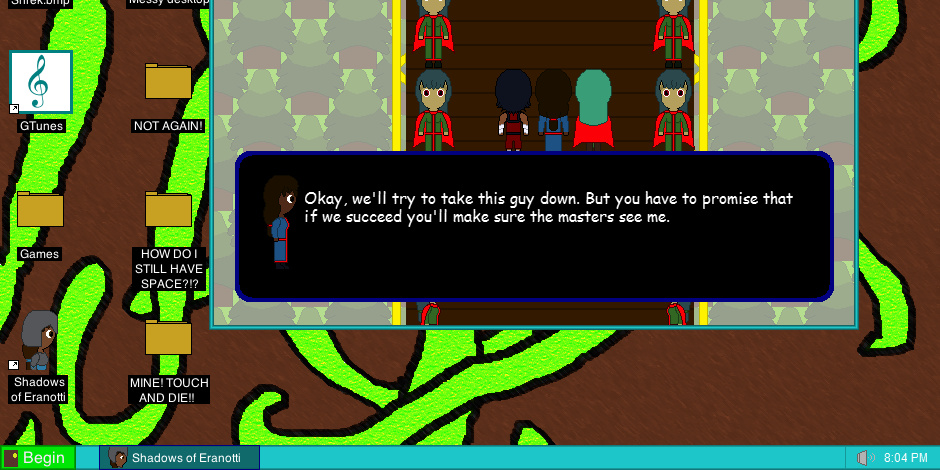The image size is (940, 470).
Task: Open the Games folder
Action: coord(40,210)
